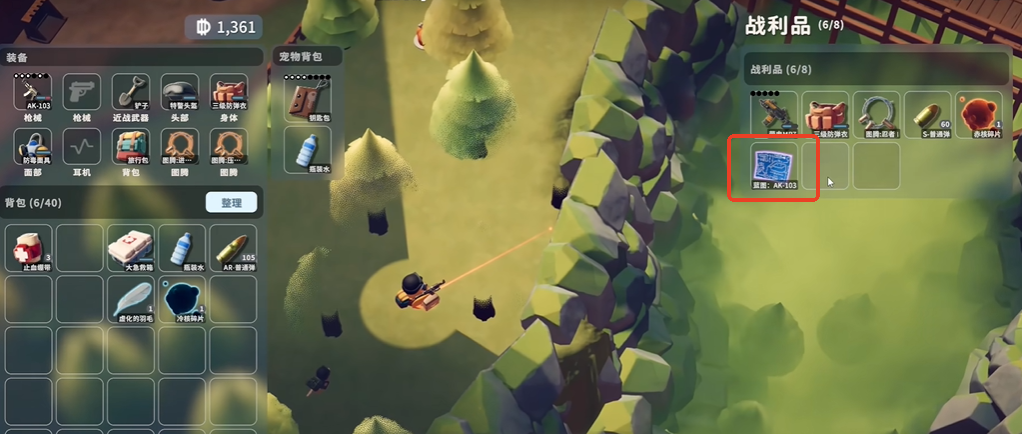Viewport: 1022px width, 434px height.
Task: Choose the AR ammo stack of 105
Action: tap(231, 246)
